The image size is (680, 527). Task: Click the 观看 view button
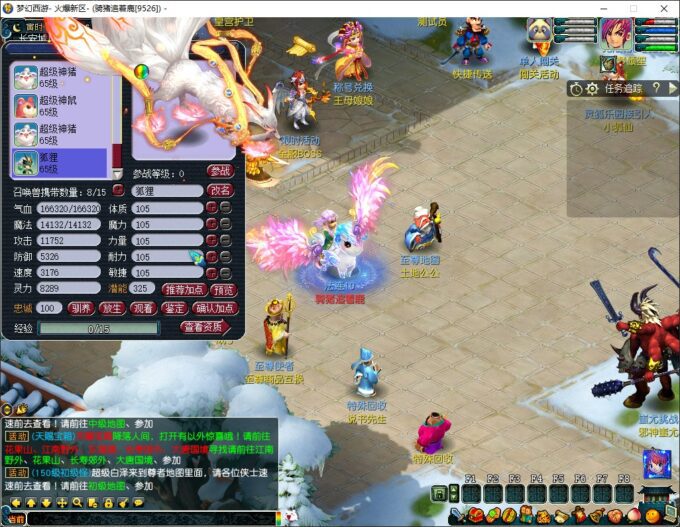tap(143, 308)
